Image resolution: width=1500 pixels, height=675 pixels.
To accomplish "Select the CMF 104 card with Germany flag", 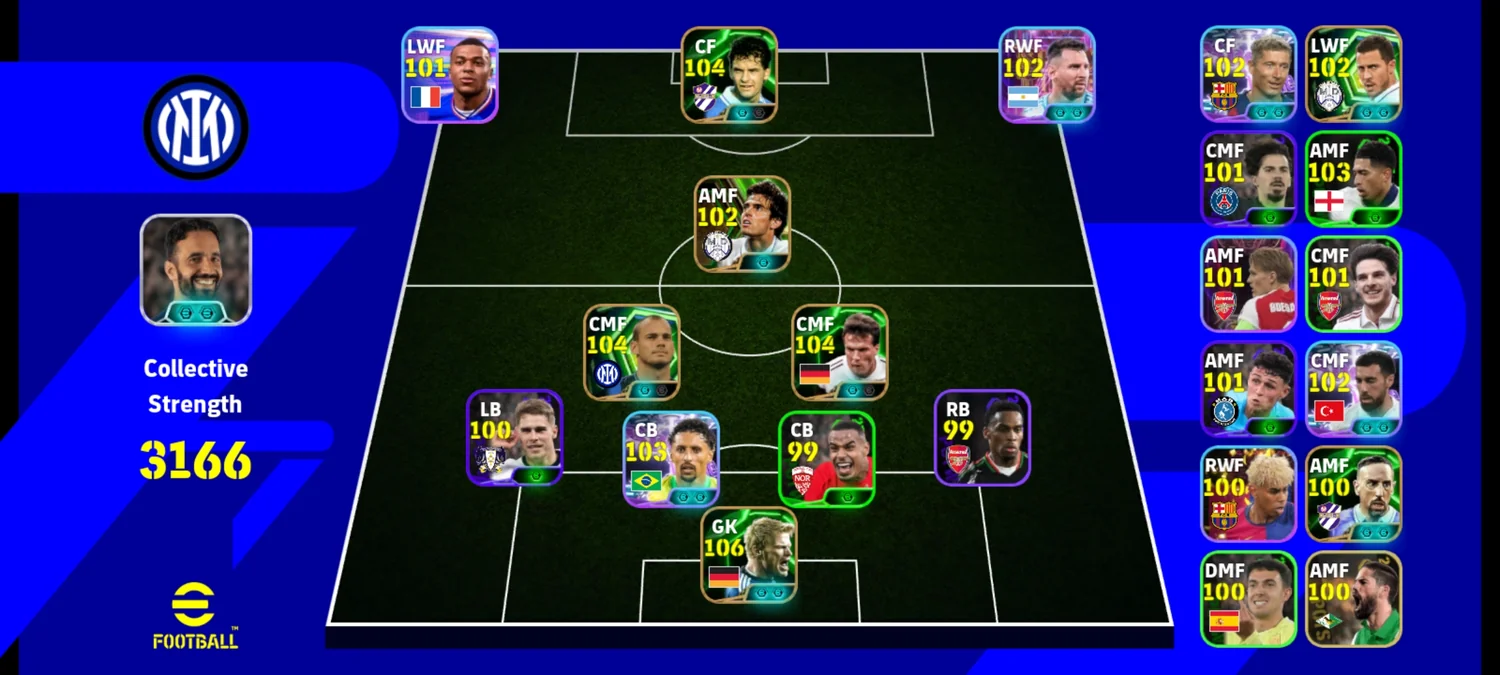I will click(840, 352).
